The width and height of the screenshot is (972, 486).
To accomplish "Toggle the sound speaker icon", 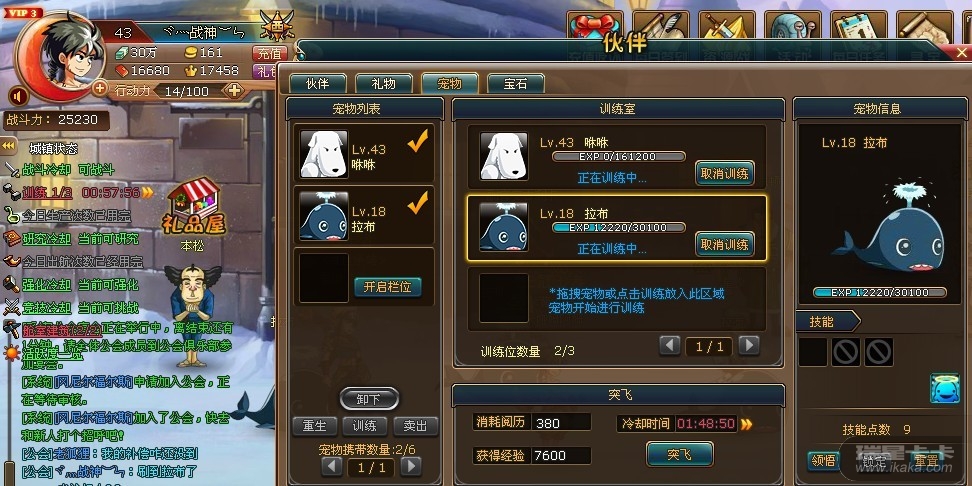I will [18, 96].
